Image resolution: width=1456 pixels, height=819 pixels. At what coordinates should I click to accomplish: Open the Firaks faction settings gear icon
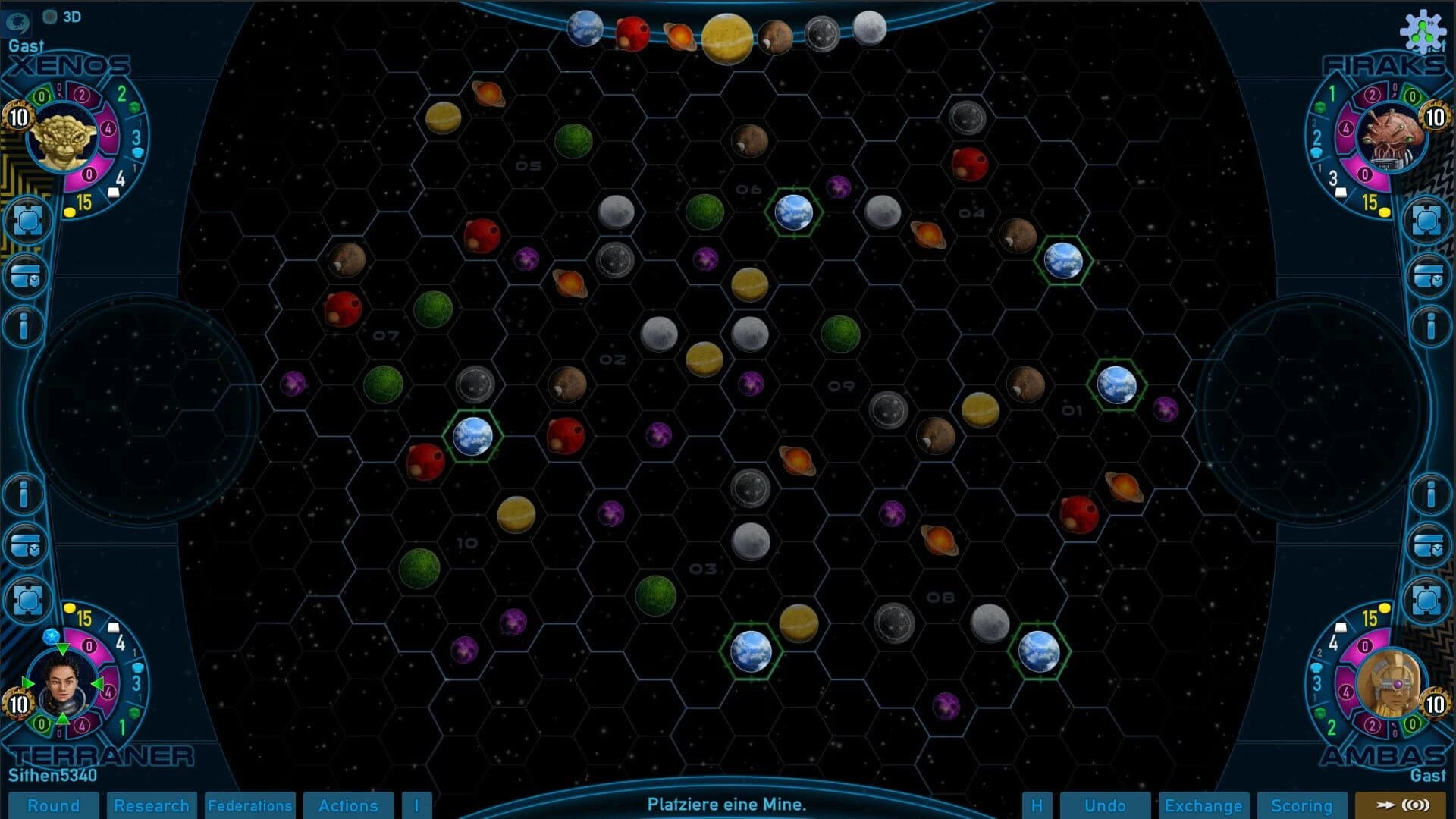coord(1425,32)
